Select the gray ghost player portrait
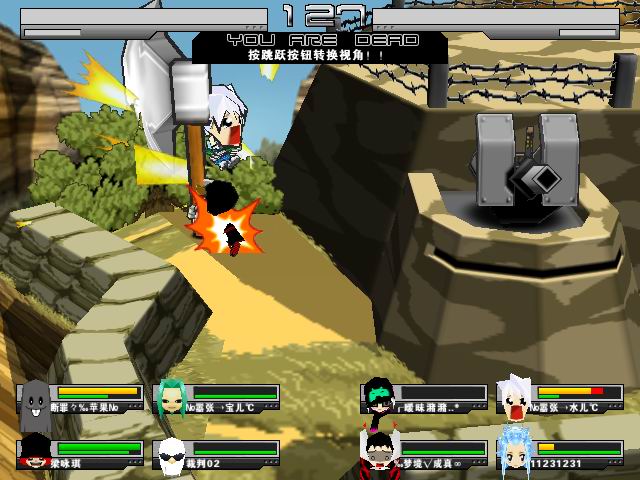This screenshot has width=640, height=480. (x=36, y=400)
